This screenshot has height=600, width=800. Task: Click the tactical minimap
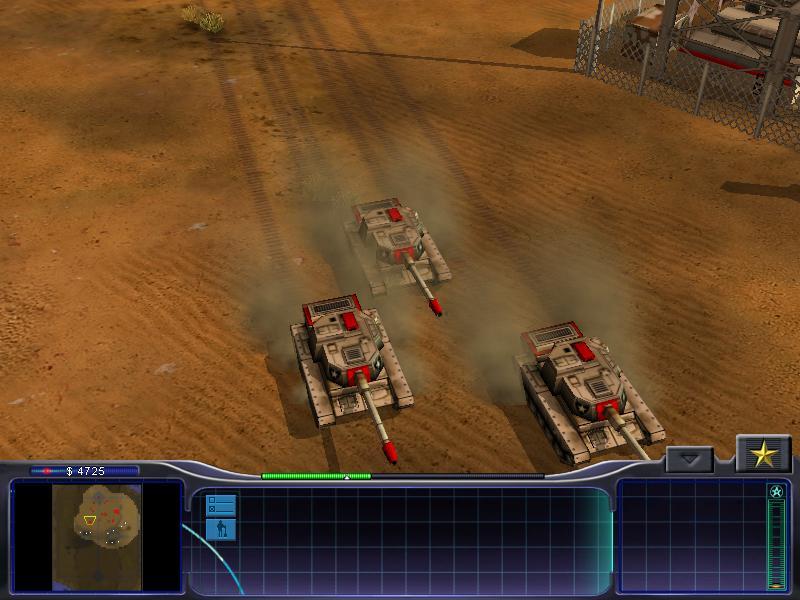(97, 536)
